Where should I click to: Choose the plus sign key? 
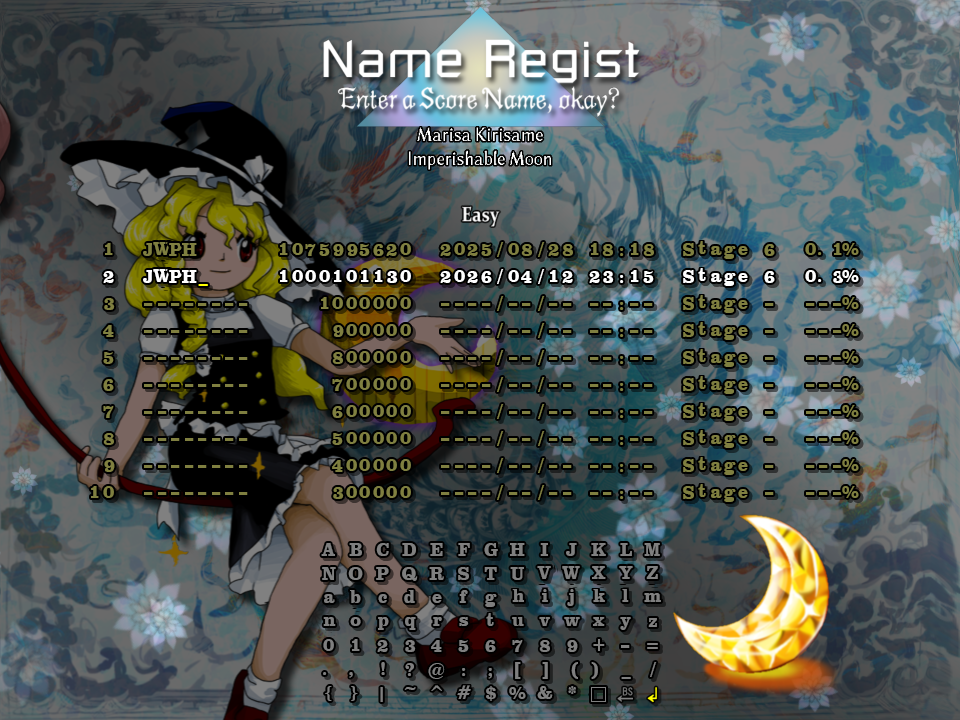599,646
